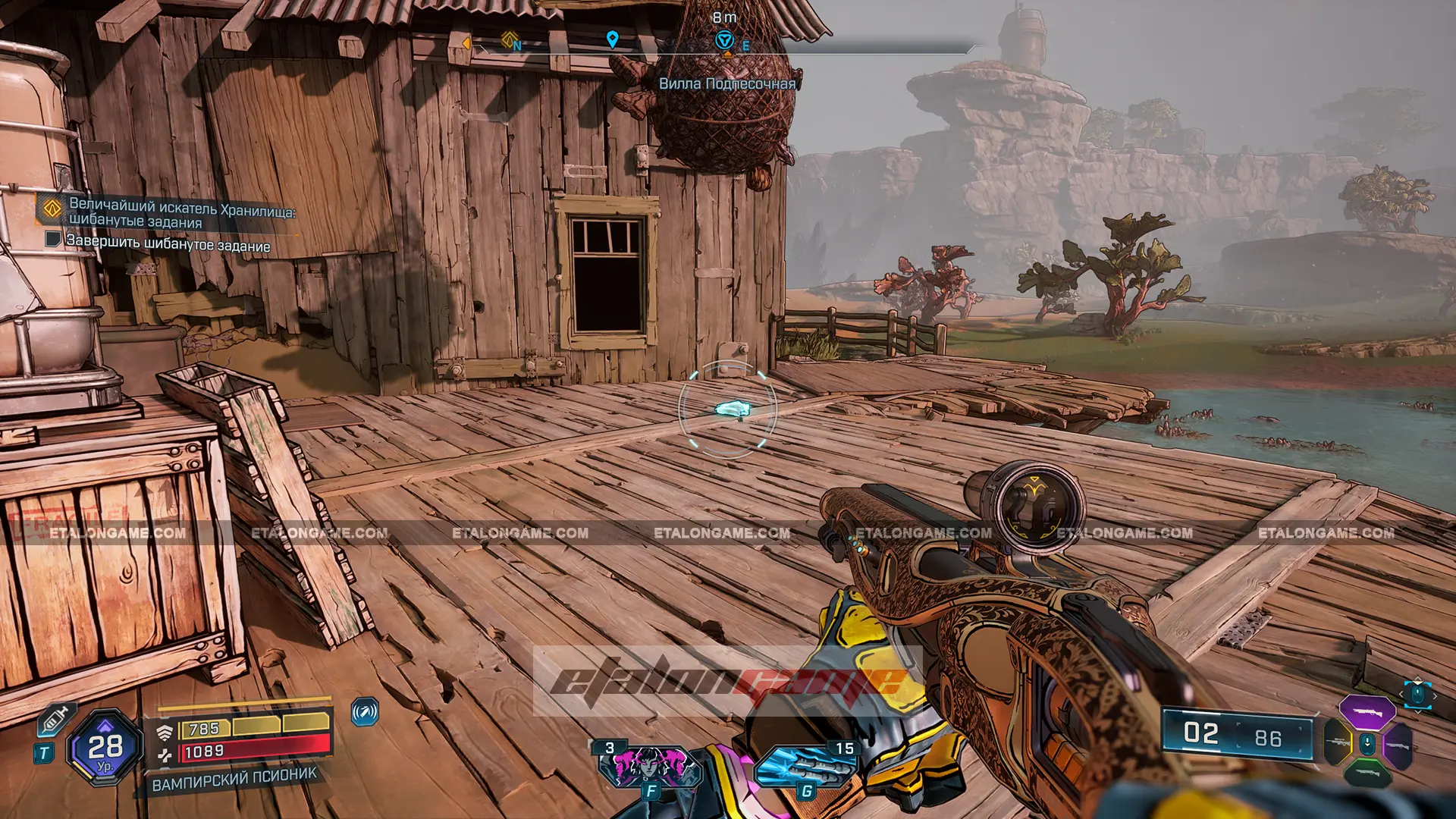
Task: Click the blue waypoint pin on compass
Action: [612, 39]
